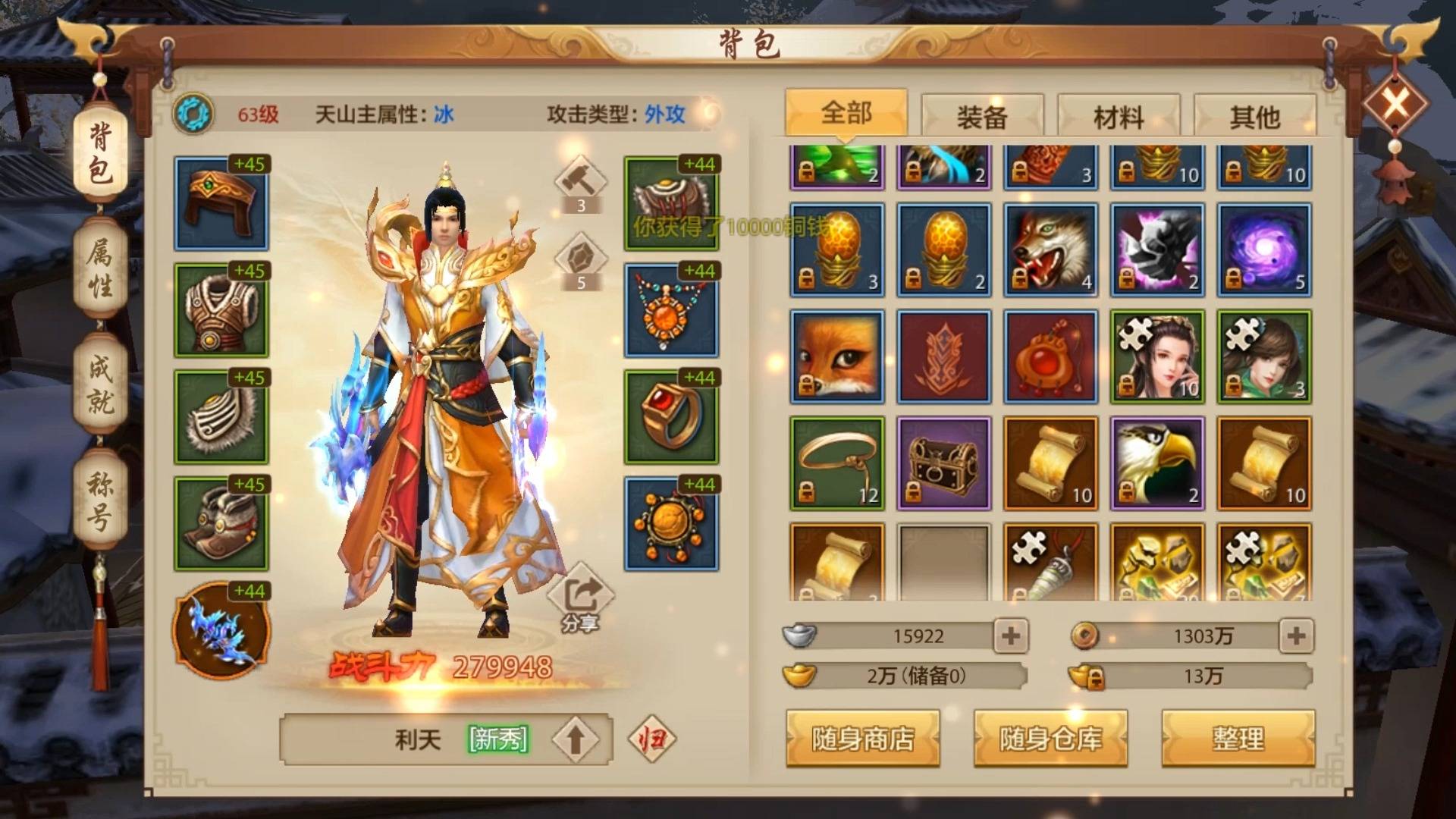Open the 材料 tab
This screenshot has width=1456, height=819.
(x=1117, y=115)
